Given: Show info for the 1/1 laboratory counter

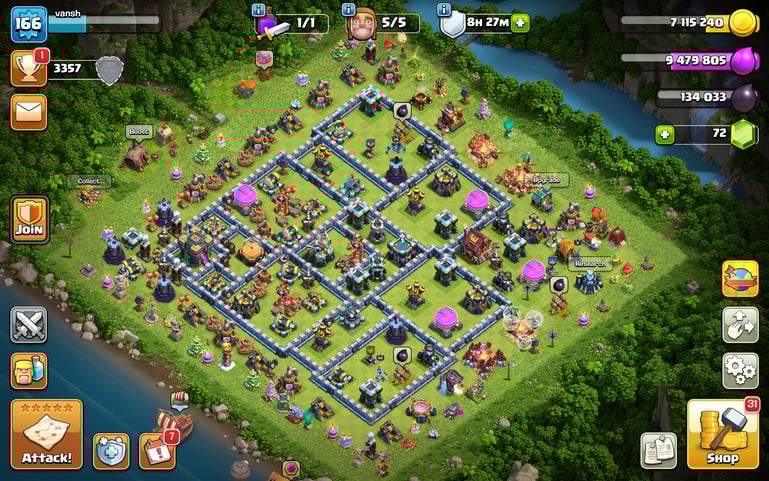Looking at the screenshot, I should coord(259,9).
